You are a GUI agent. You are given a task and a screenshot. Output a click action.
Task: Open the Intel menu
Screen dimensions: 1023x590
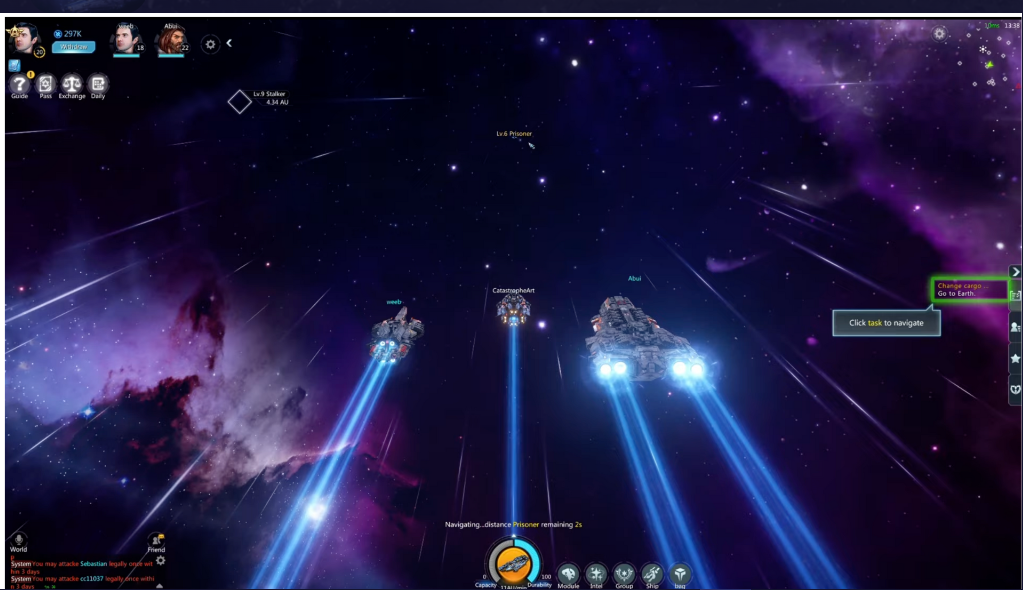(596, 574)
